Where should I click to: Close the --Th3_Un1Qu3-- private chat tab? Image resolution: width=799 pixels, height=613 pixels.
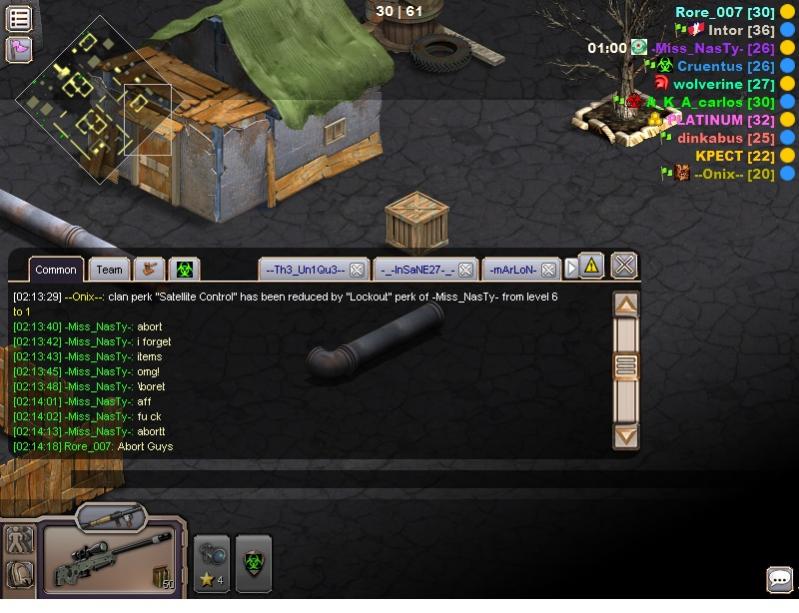coord(356,270)
